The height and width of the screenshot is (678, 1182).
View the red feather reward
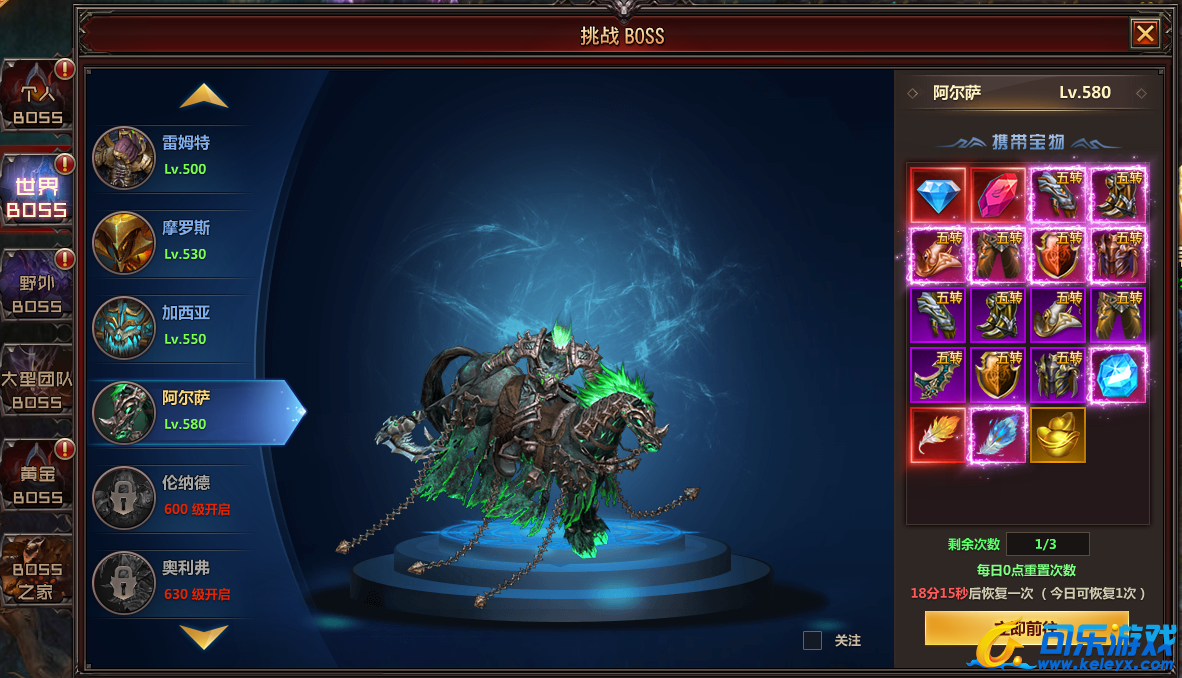tap(938, 435)
